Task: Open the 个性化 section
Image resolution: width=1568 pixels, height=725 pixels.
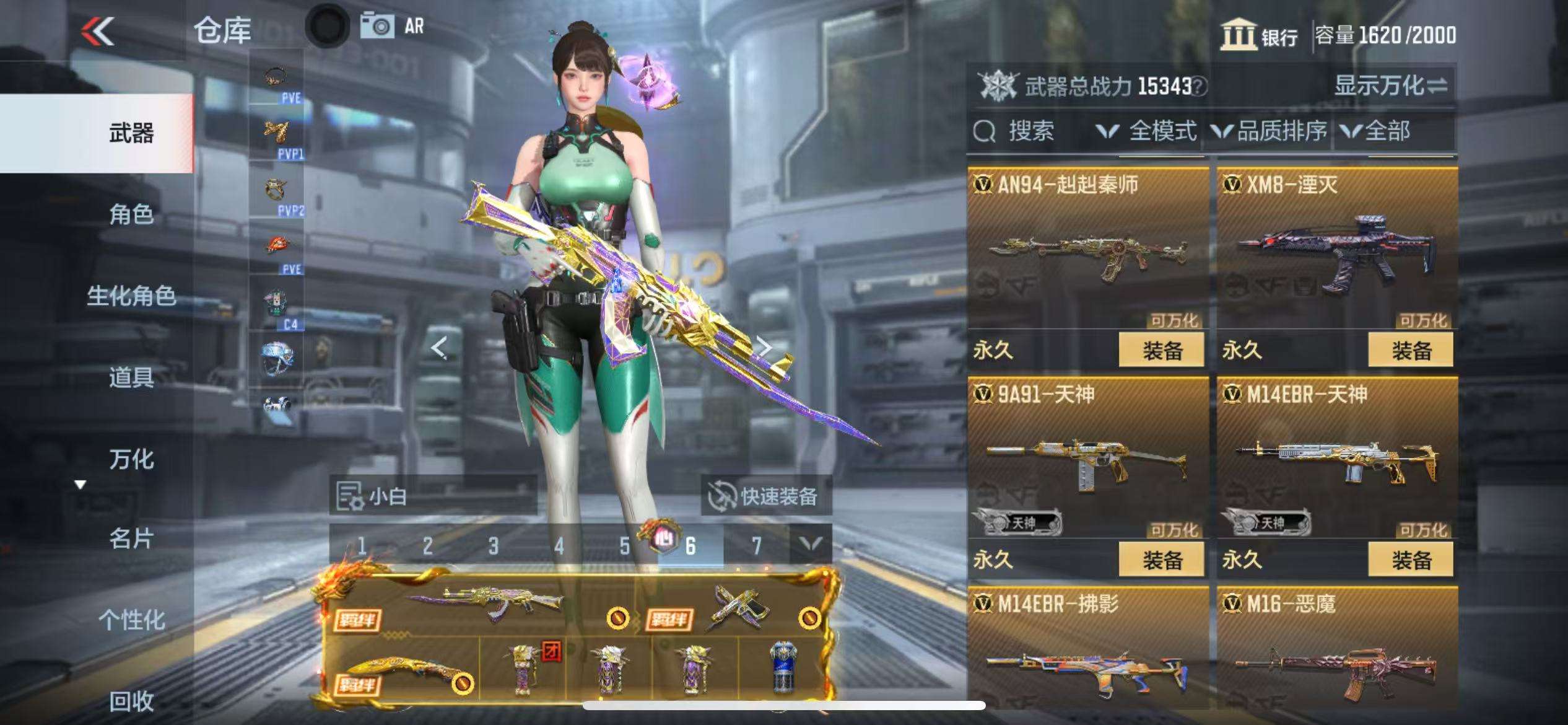Action: tap(131, 619)
